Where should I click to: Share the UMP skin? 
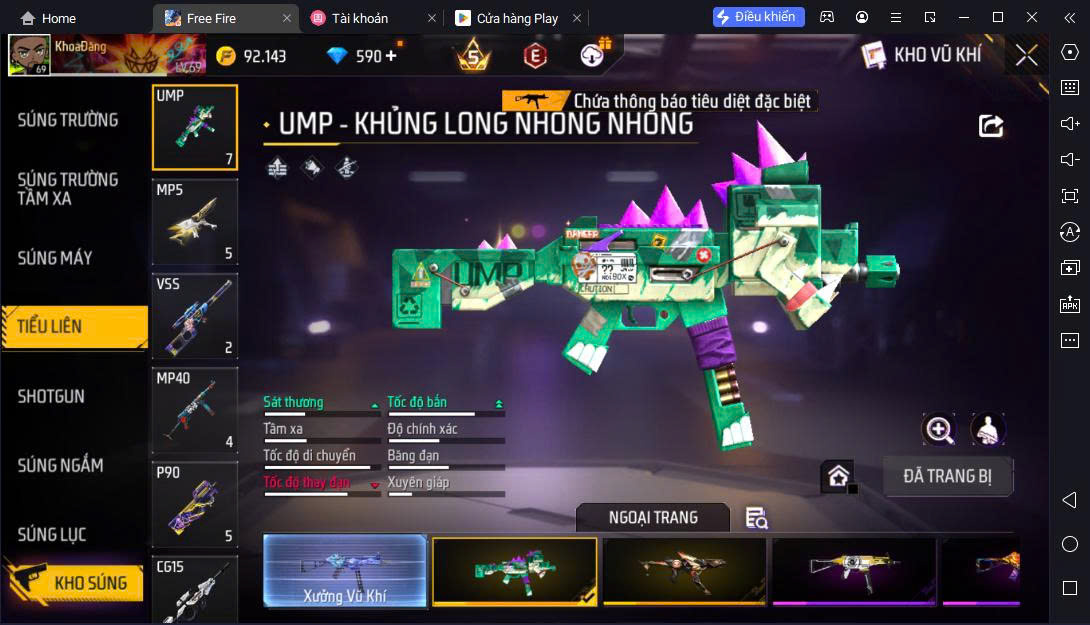click(x=991, y=125)
